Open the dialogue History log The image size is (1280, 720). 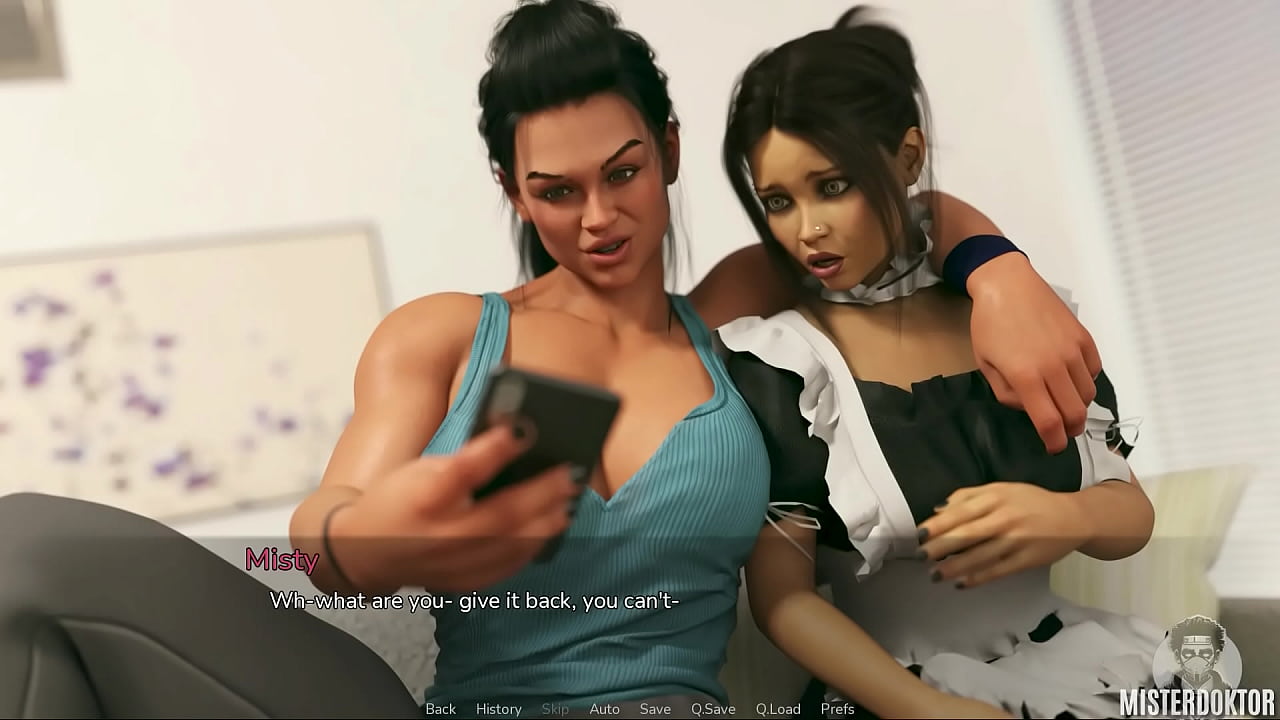coord(499,709)
